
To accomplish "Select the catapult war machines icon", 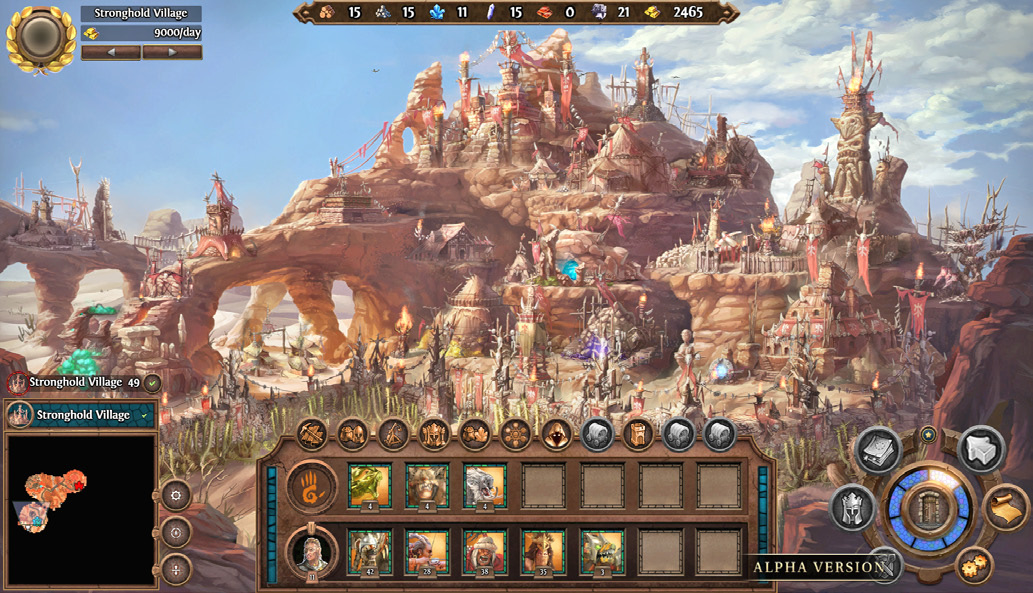I will pyautogui.click(x=393, y=434).
